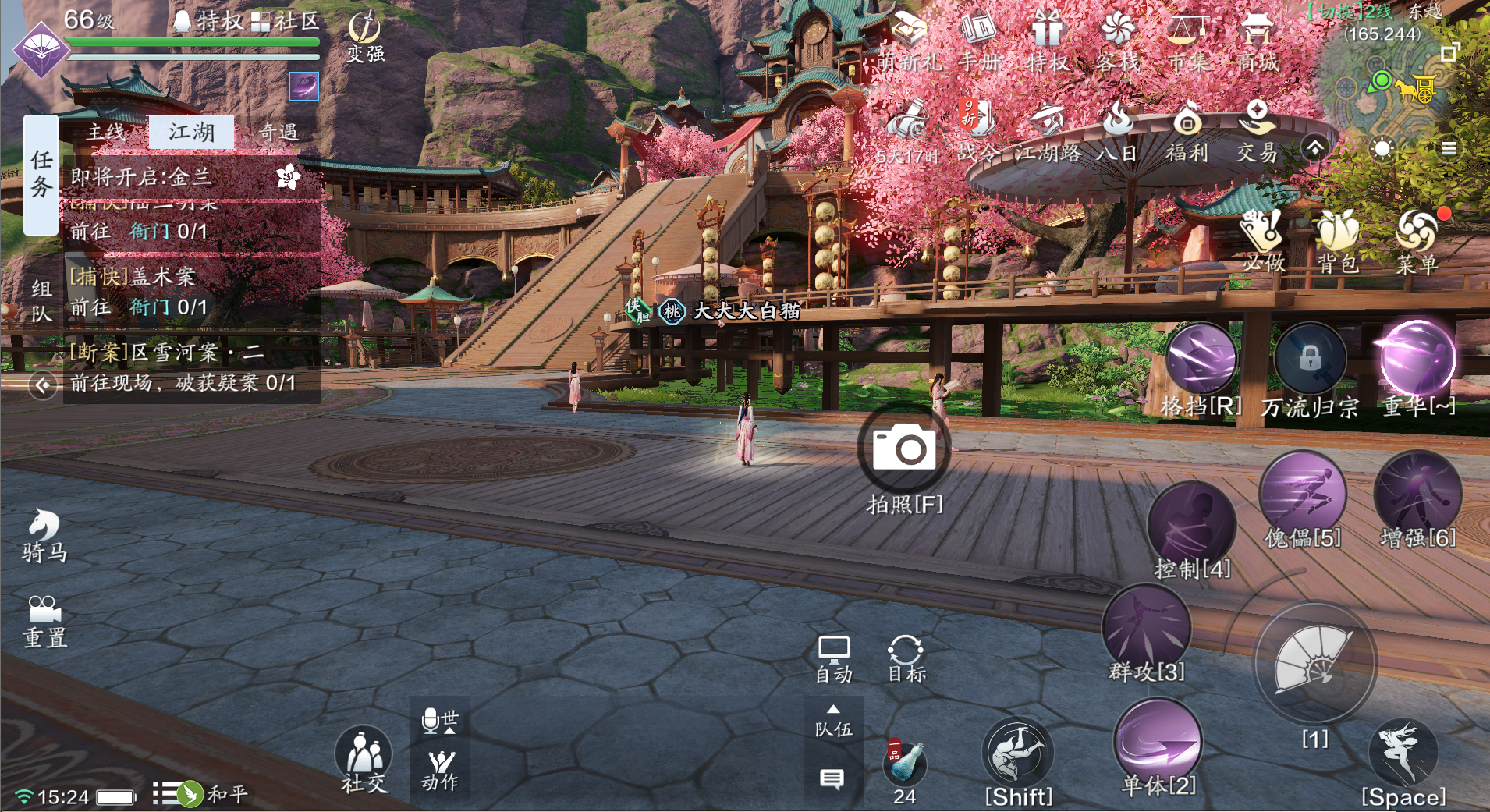Activate the 格挡 block skill

(x=1201, y=361)
